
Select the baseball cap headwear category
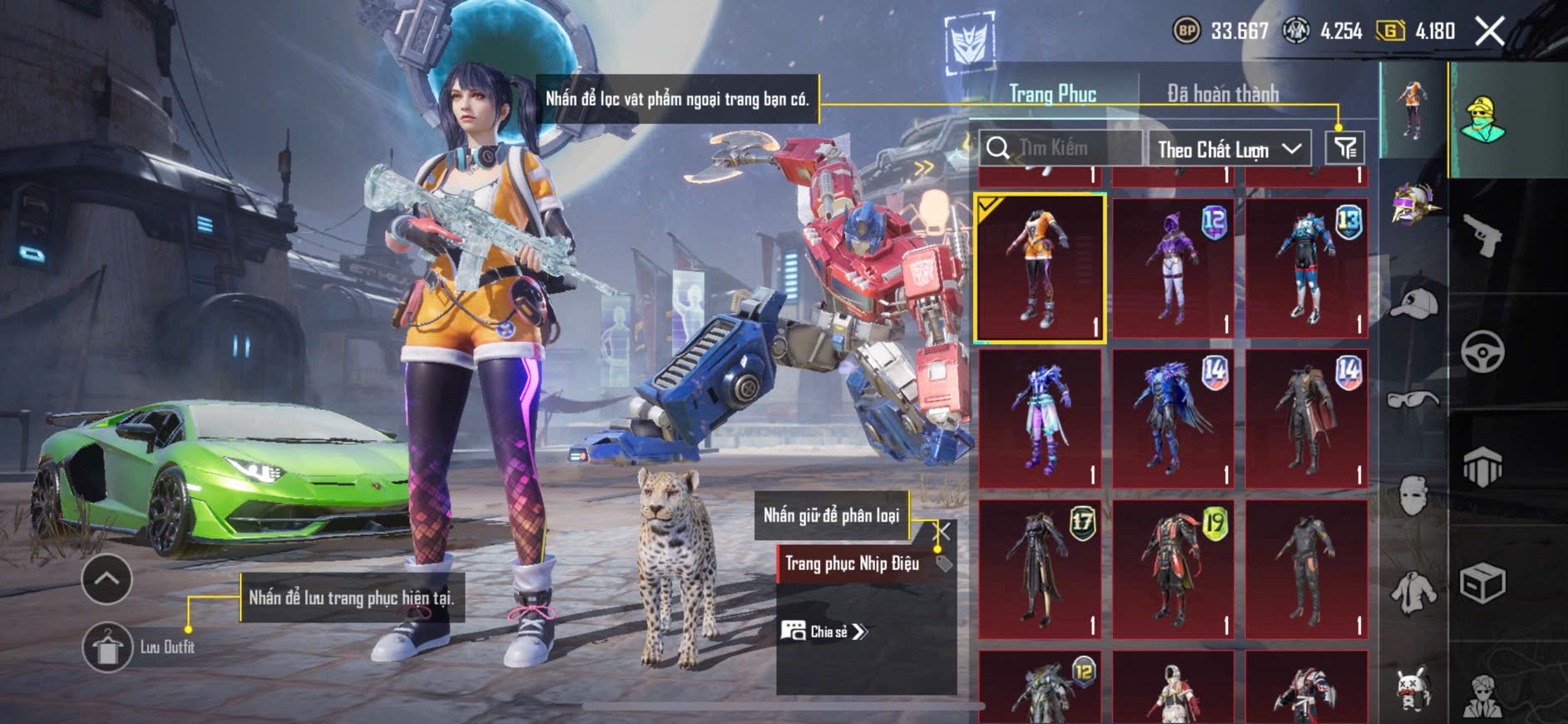pyautogui.click(x=1413, y=304)
